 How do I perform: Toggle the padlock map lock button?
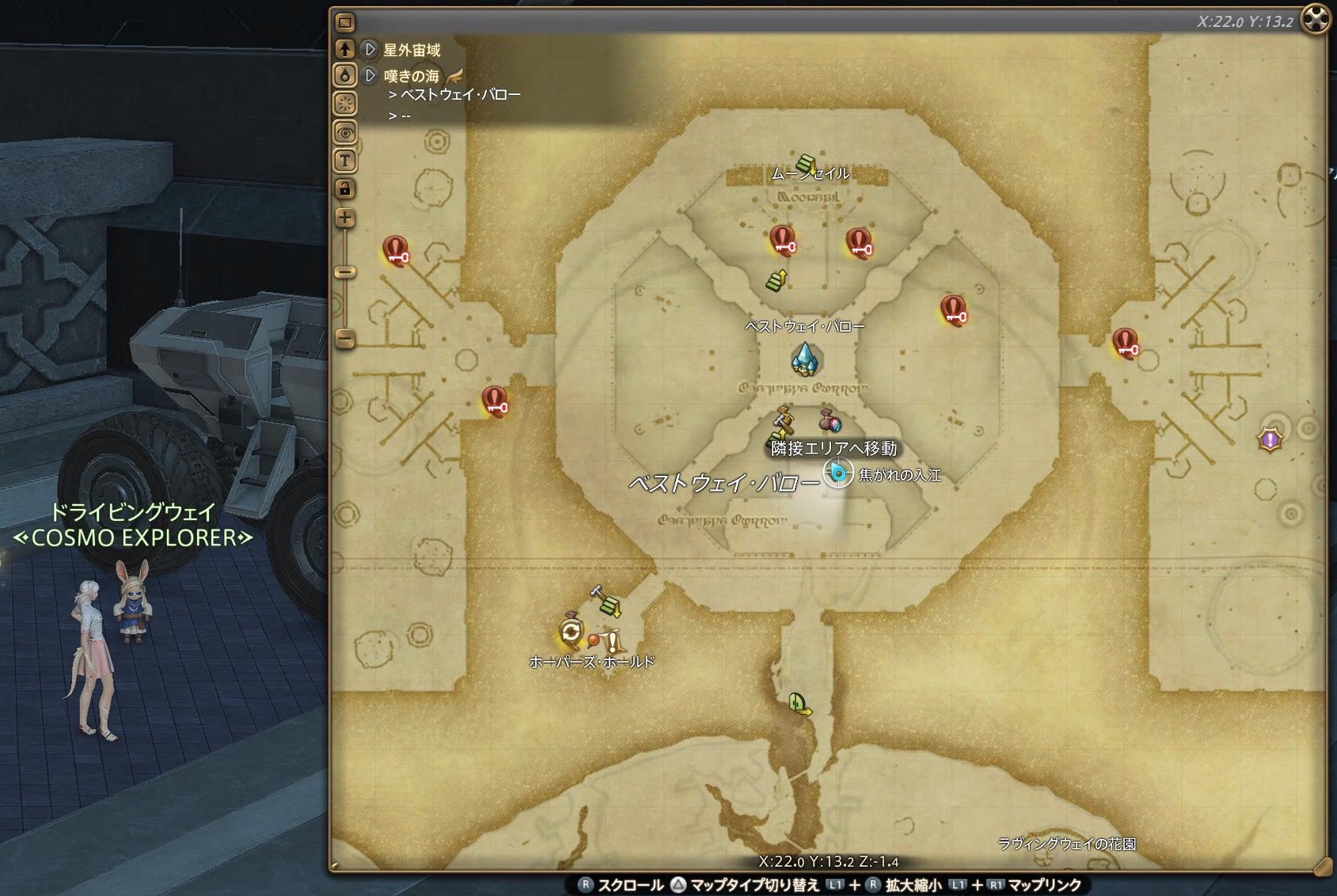(345, 188)
